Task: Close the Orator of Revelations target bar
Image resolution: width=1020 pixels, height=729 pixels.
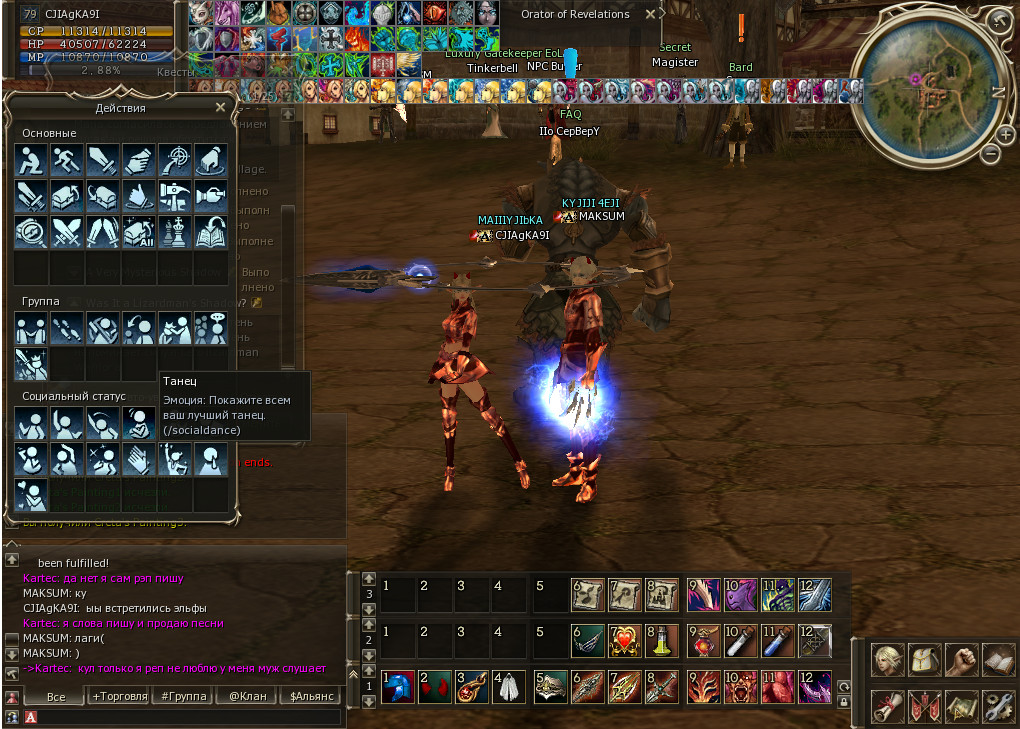Action: coord(650,15)
